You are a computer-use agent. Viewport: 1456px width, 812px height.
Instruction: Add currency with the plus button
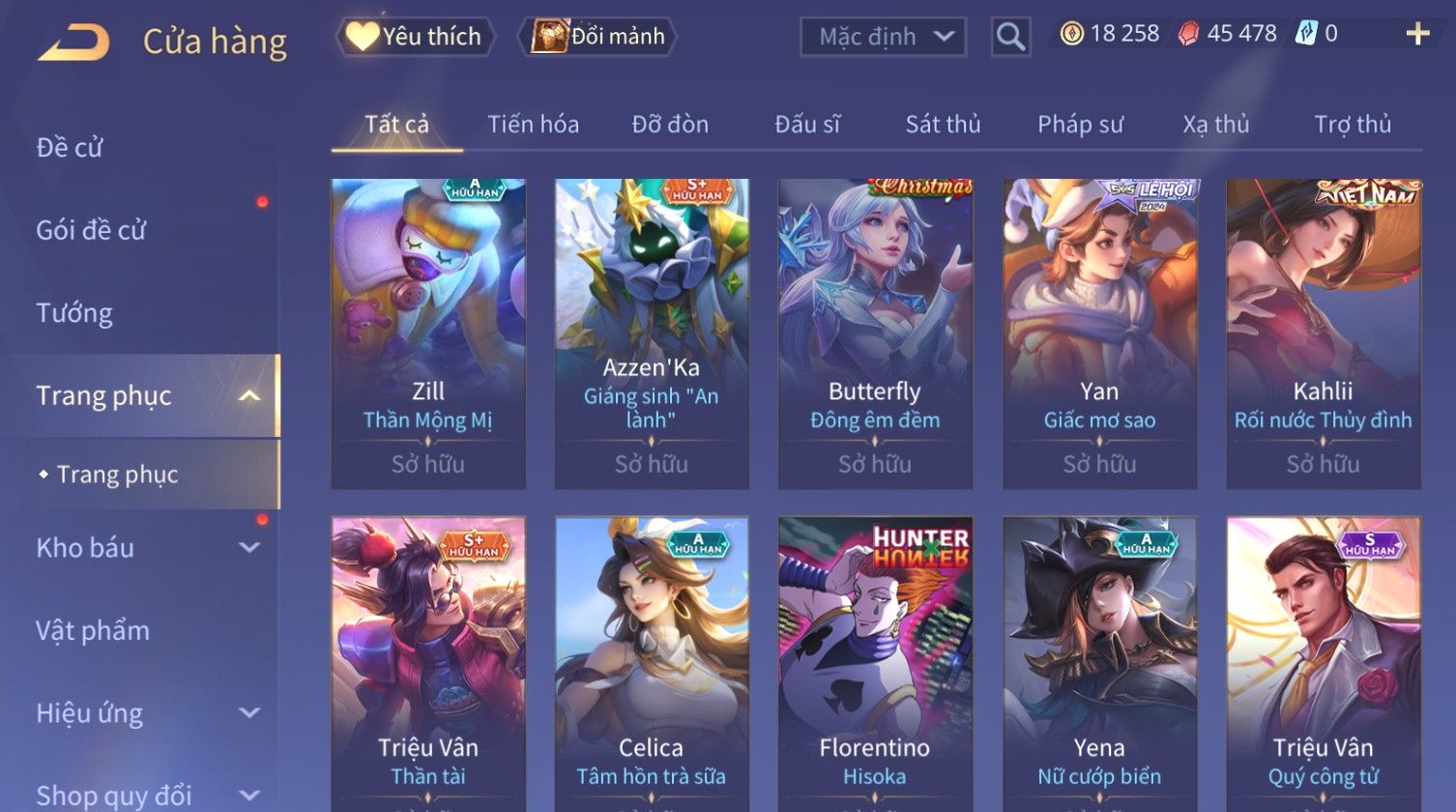(1417, 35)
